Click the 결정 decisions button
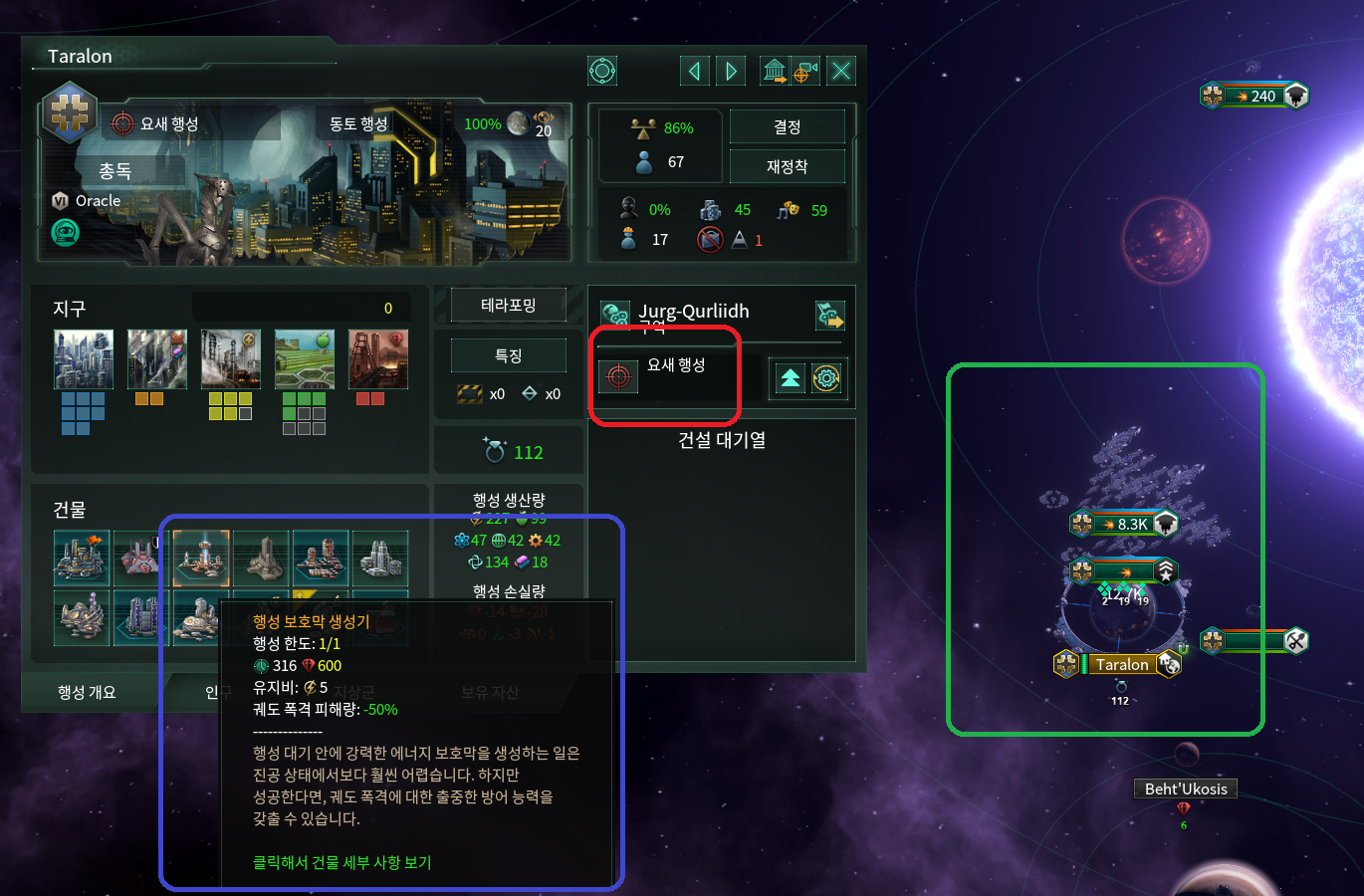 click(x=788, y=126)
